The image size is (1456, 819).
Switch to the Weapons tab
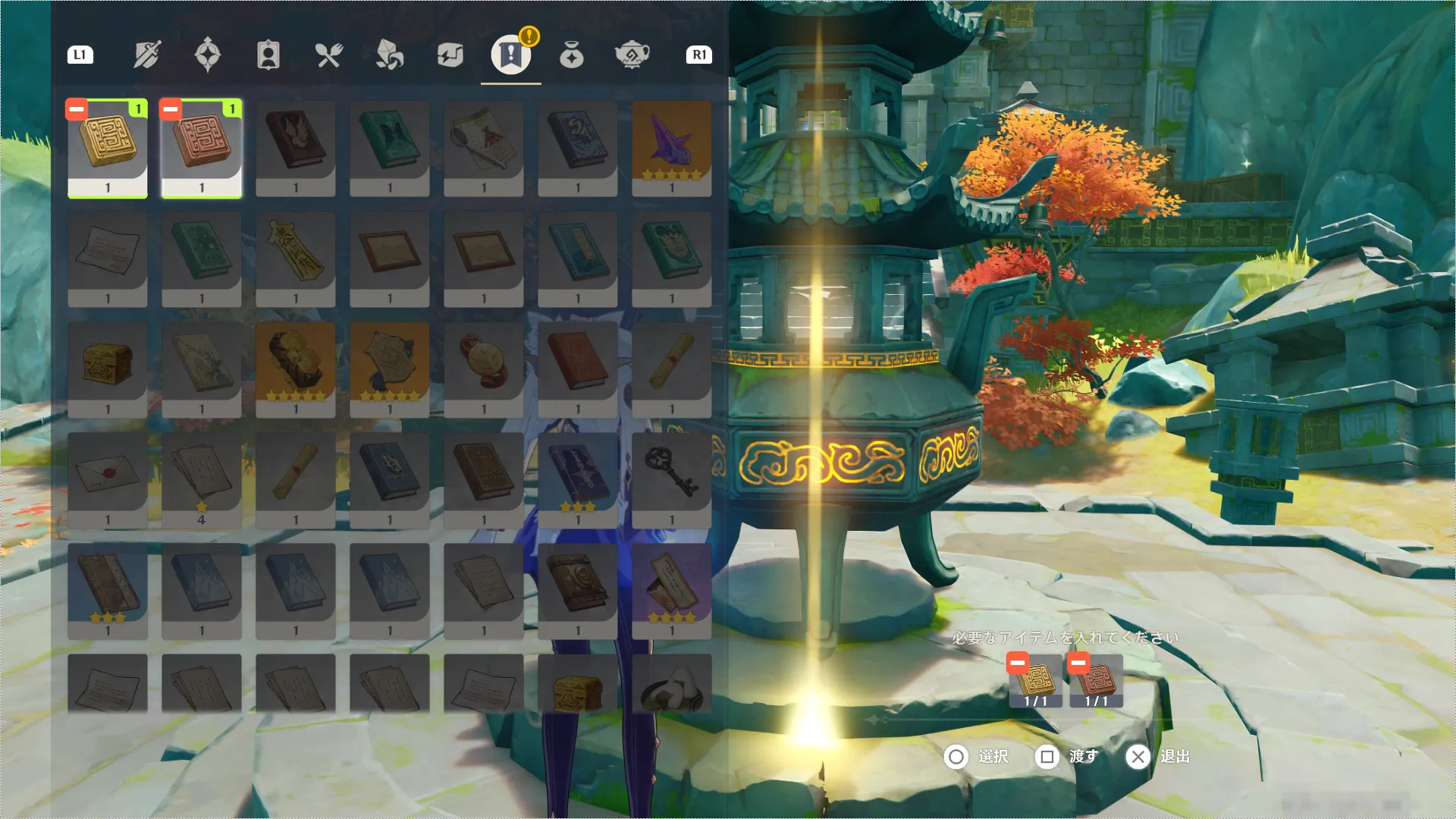(146, 55)
